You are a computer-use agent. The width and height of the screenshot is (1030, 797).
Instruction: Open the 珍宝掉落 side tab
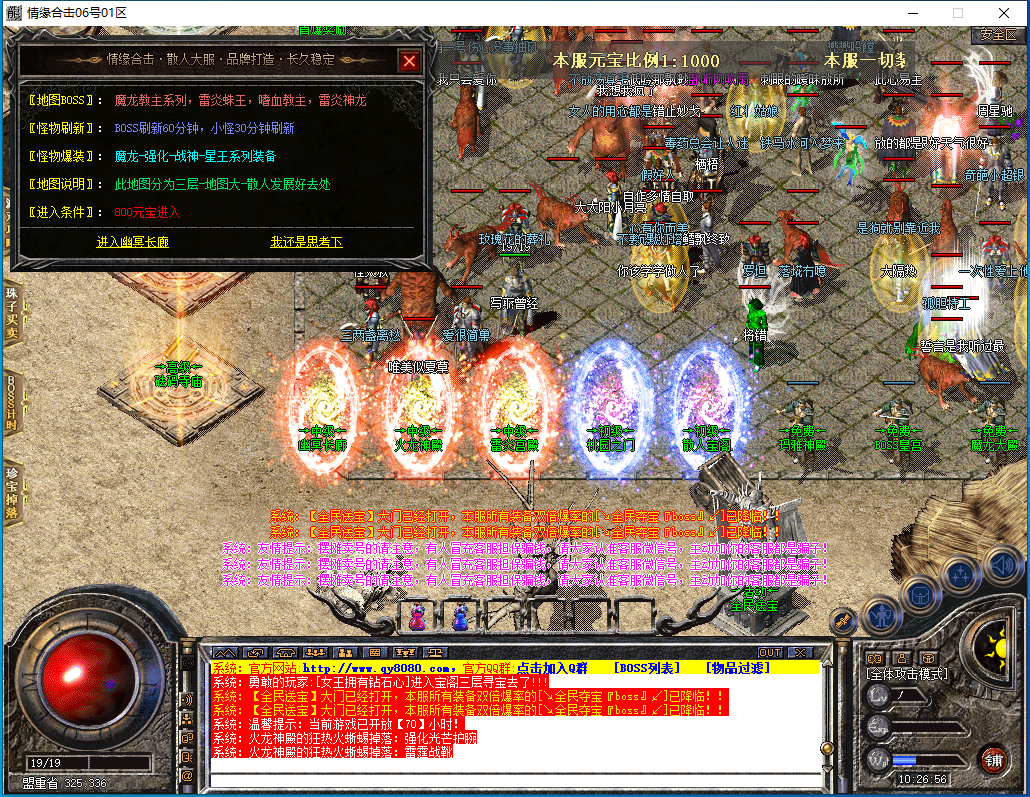(11, 491)
